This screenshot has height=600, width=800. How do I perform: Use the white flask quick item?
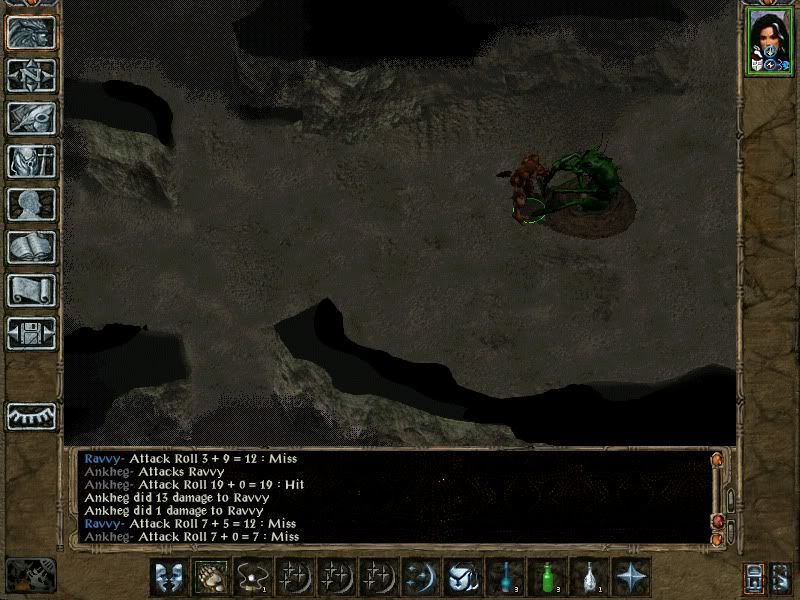click(x=590, y=576)
